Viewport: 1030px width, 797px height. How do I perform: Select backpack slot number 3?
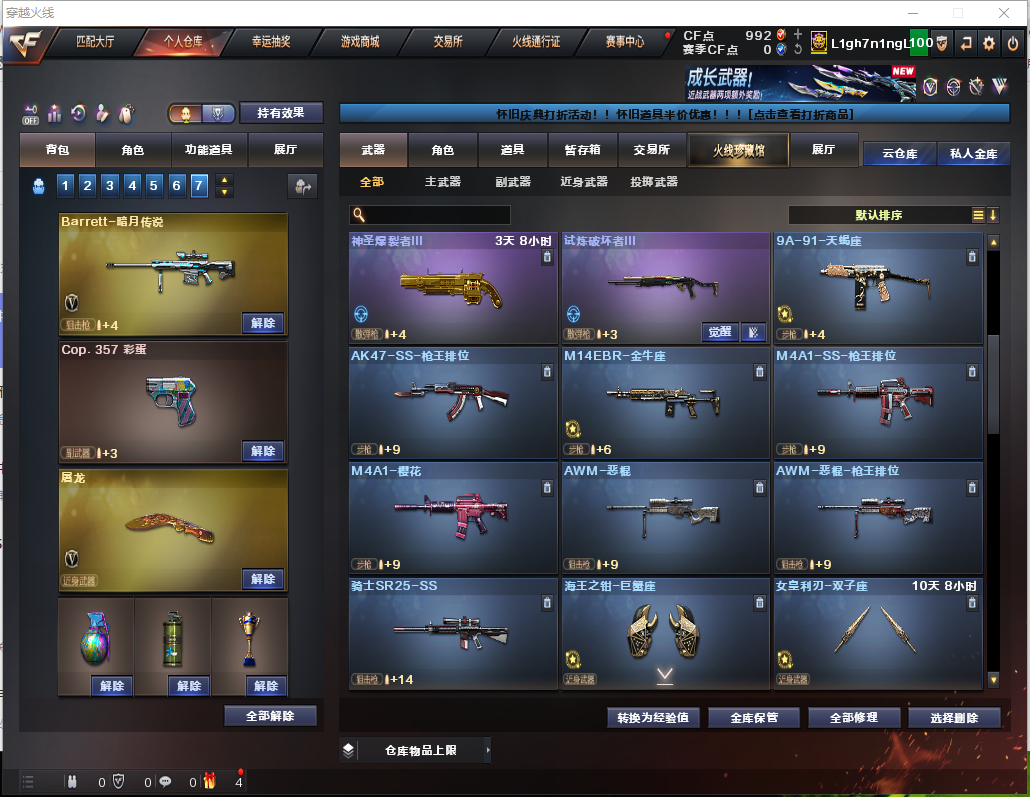pos(109,185)
